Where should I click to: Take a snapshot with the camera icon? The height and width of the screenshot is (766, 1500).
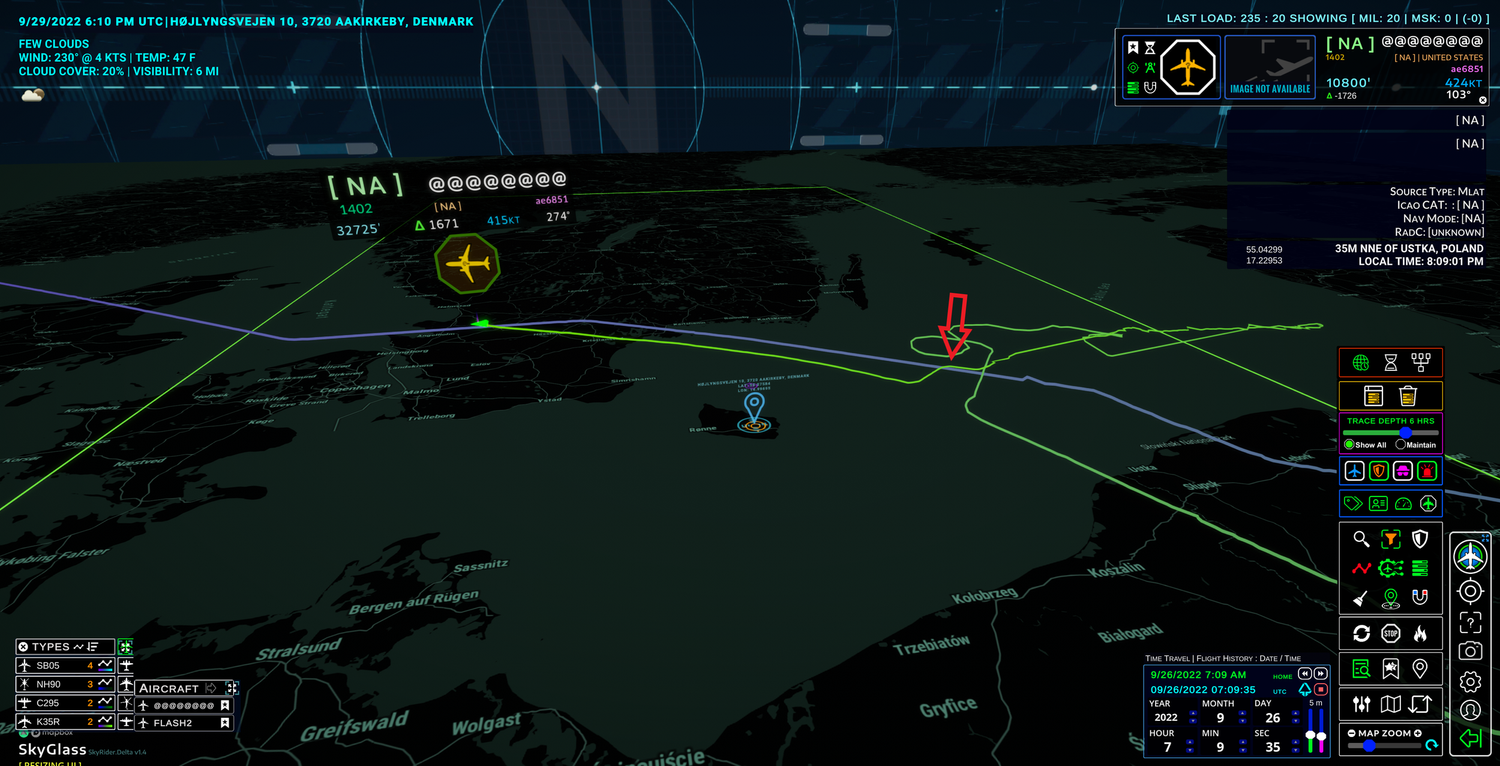coord(1470,651)
